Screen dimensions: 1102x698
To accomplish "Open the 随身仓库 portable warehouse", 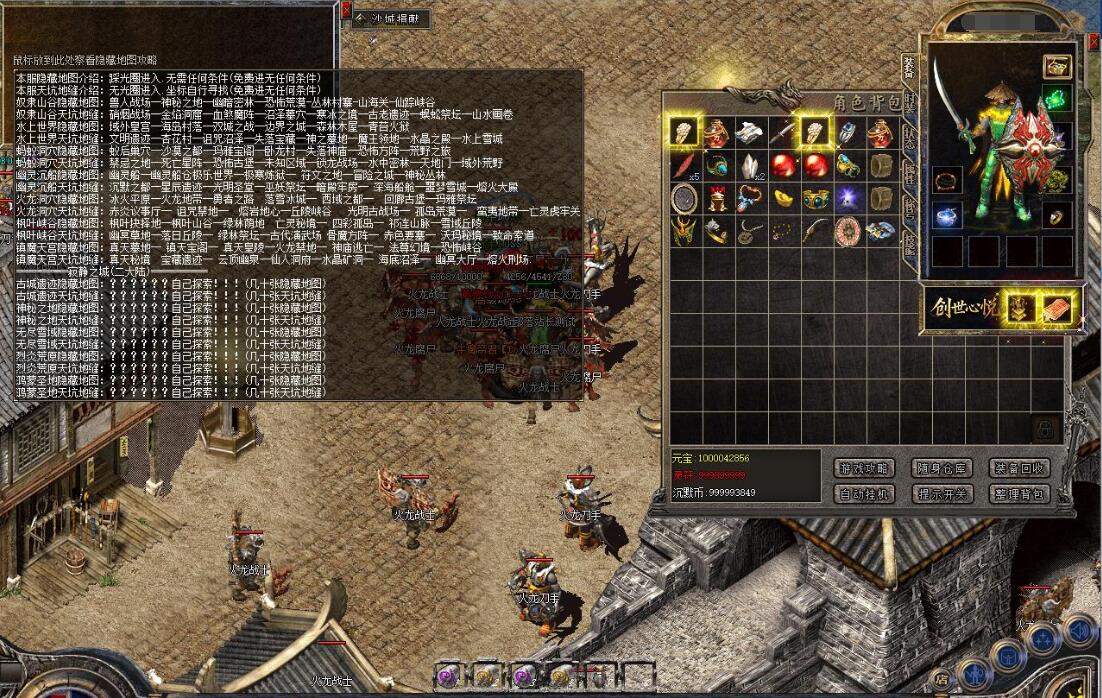I will click(x=941, y=468).
